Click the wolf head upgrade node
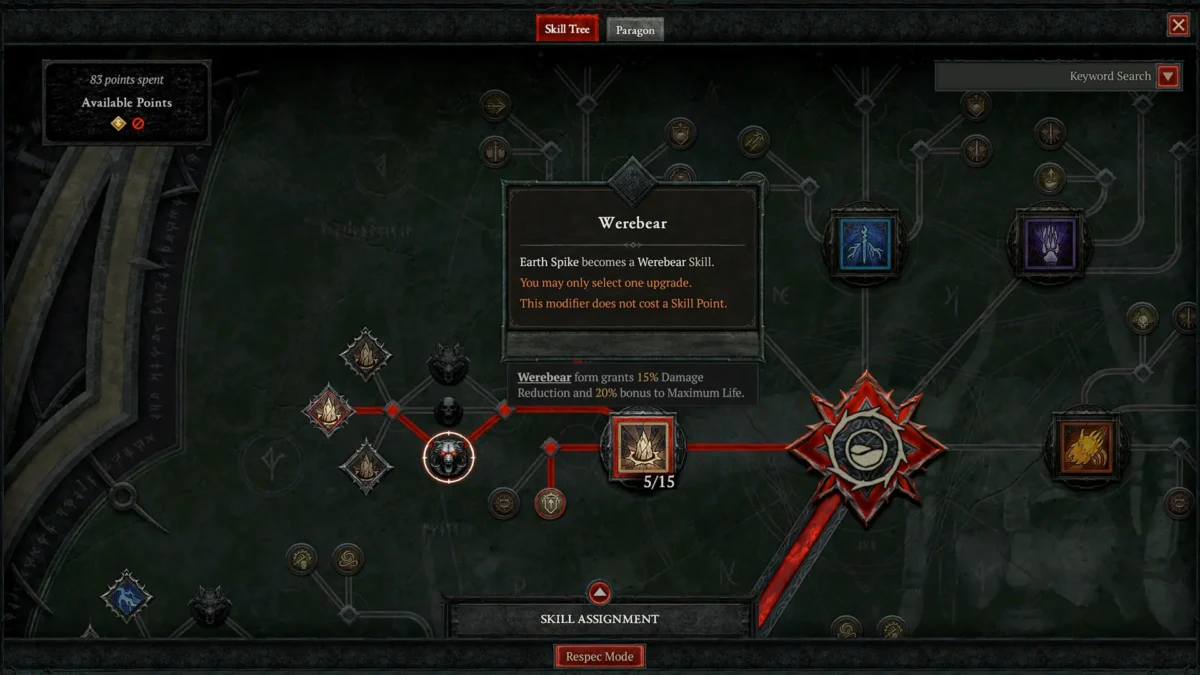 (x=449, y=364)
